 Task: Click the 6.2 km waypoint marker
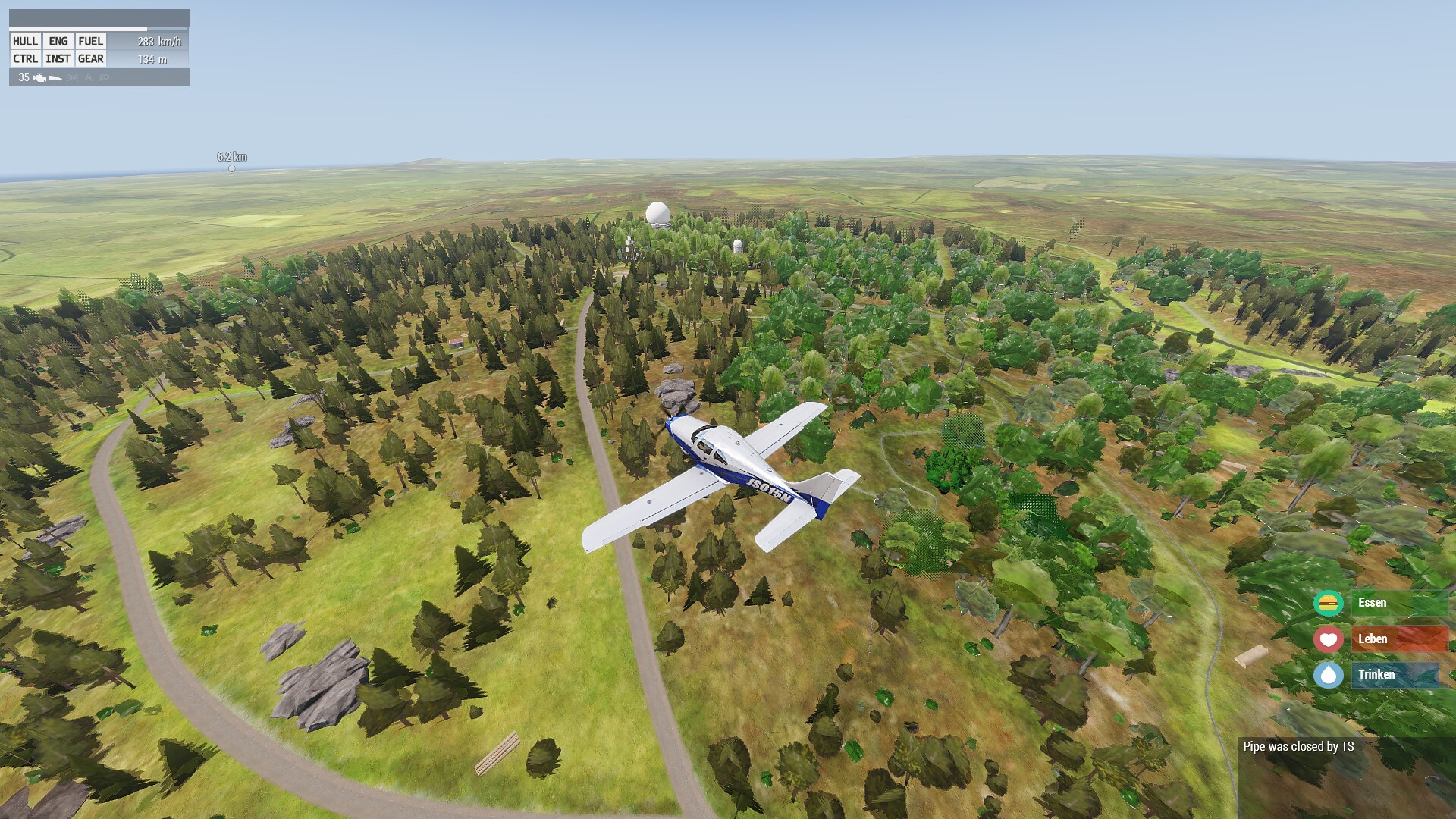tap(232, 168)
